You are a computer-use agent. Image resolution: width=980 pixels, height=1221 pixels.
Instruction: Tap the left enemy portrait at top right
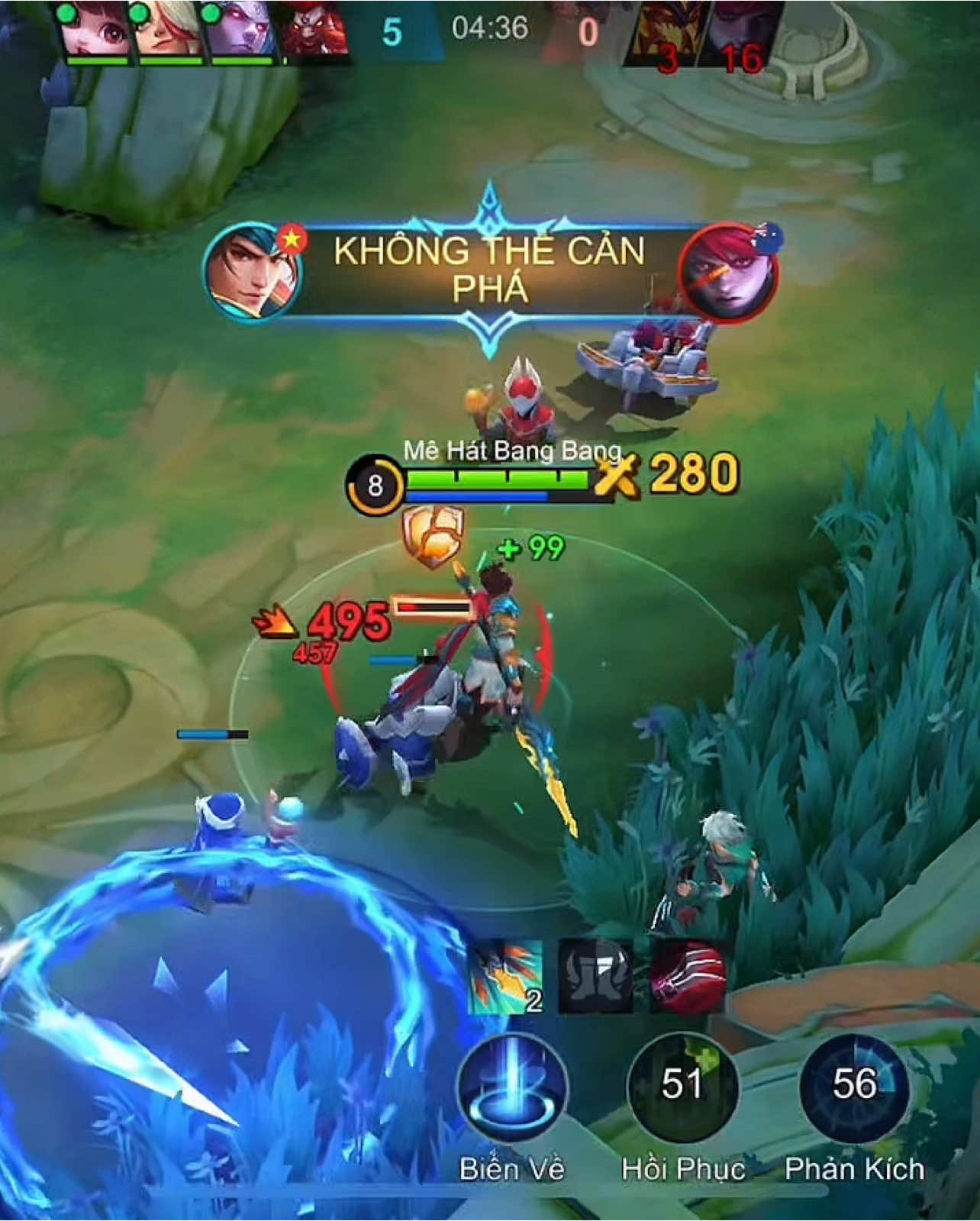666,31
